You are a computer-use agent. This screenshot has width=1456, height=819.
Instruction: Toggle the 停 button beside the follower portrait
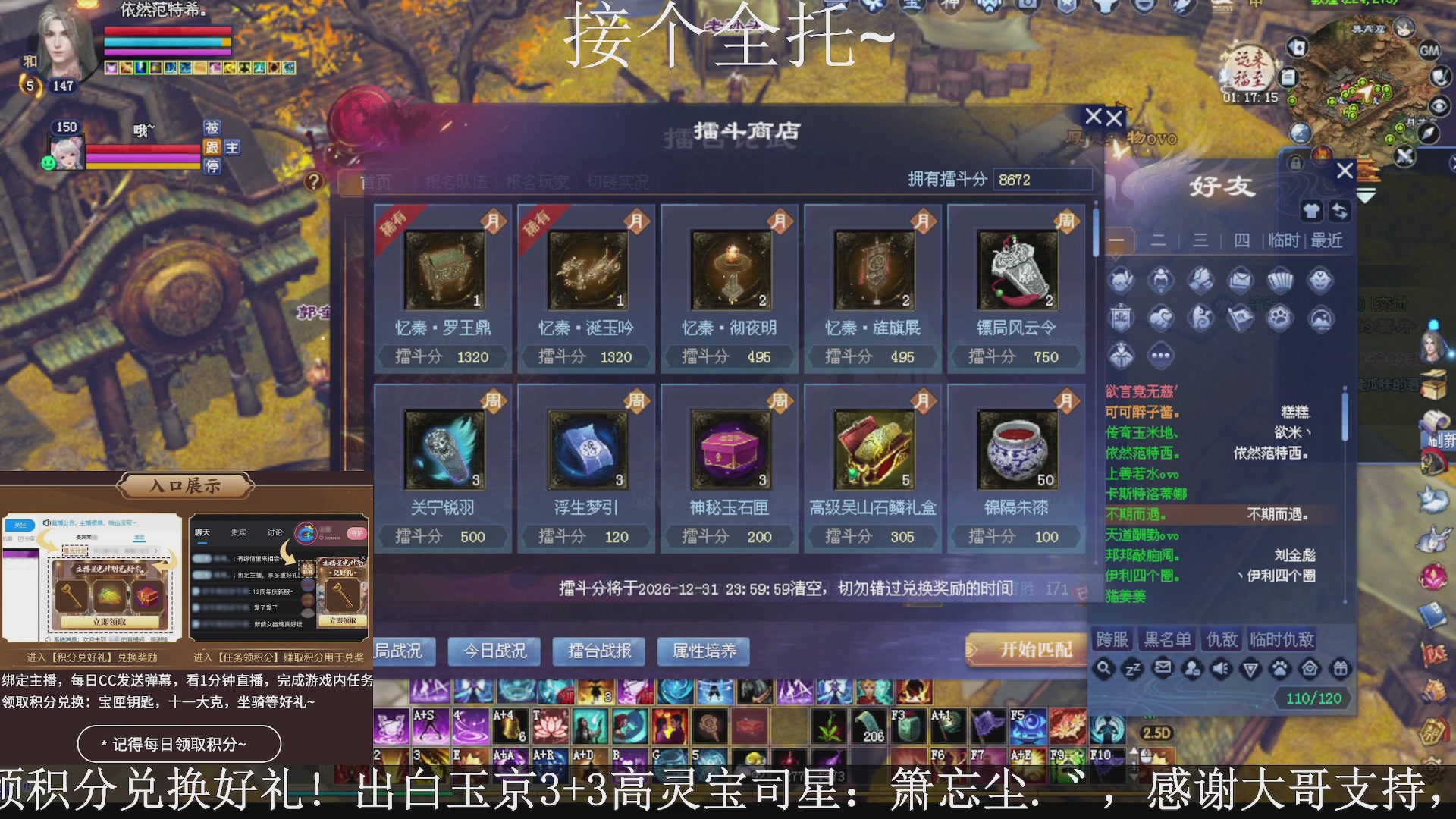click(213, 168)
